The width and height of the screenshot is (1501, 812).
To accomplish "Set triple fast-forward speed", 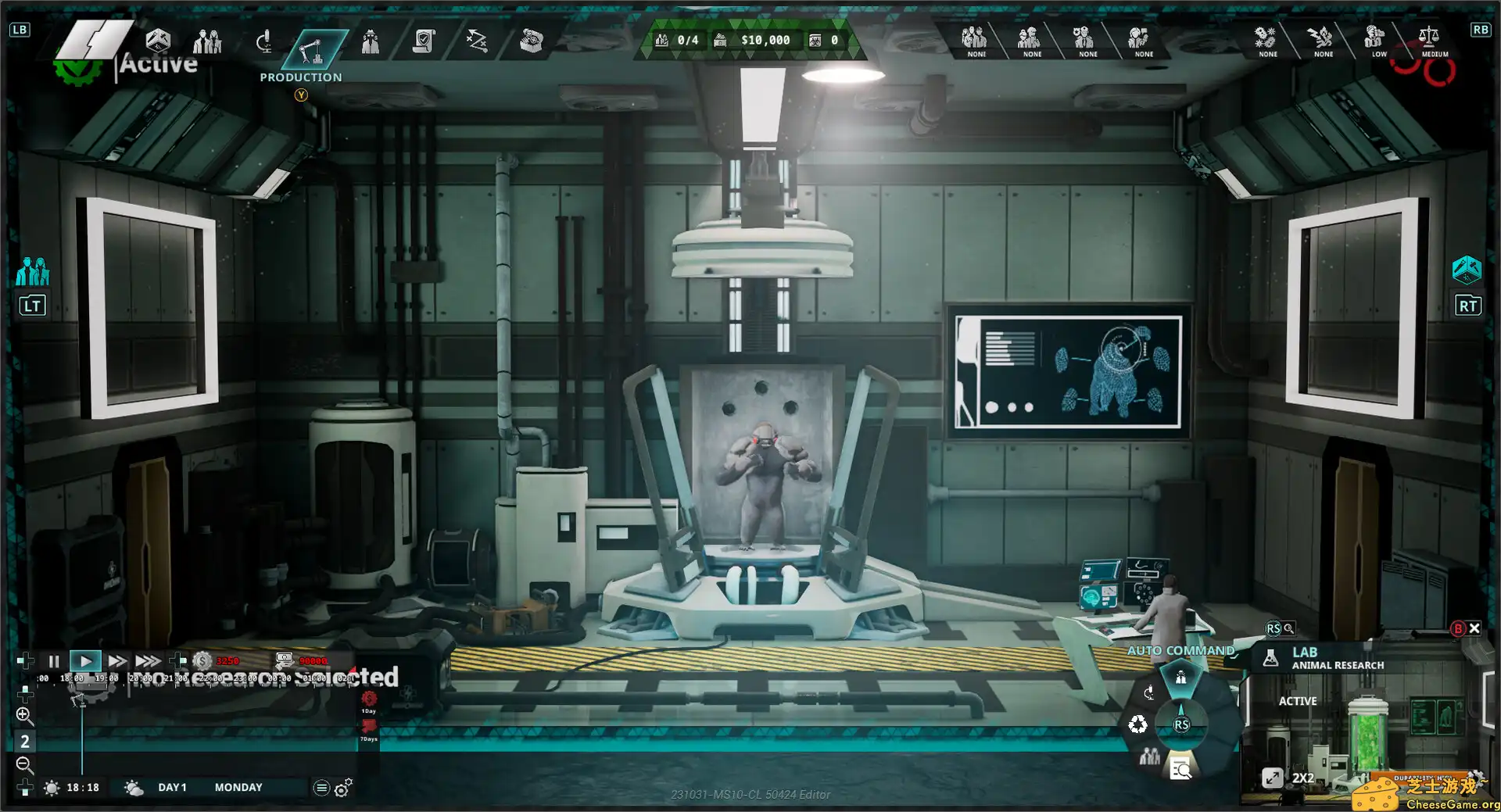I will [x=148, y=661].
